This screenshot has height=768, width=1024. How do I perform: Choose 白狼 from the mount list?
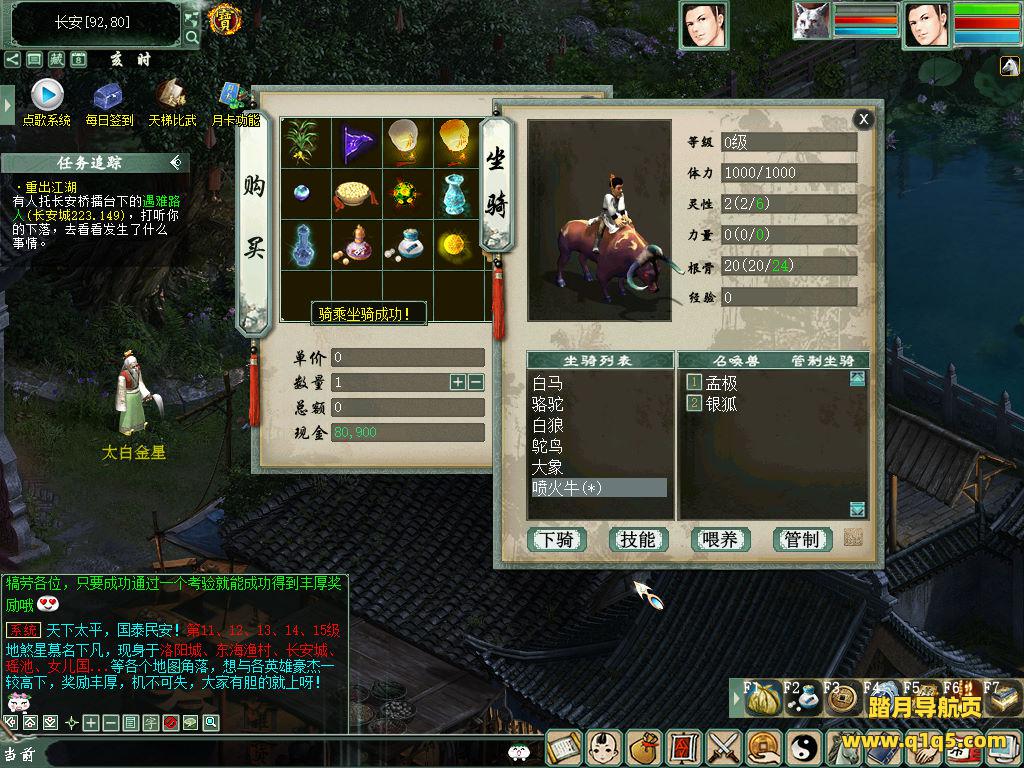[x=548, y=425]
